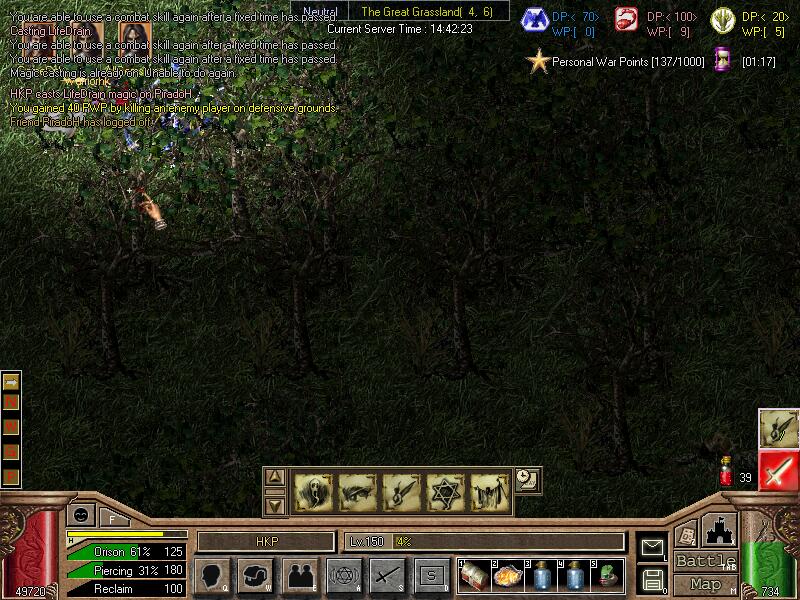Cast the hexagram star spell

point(445,492)
